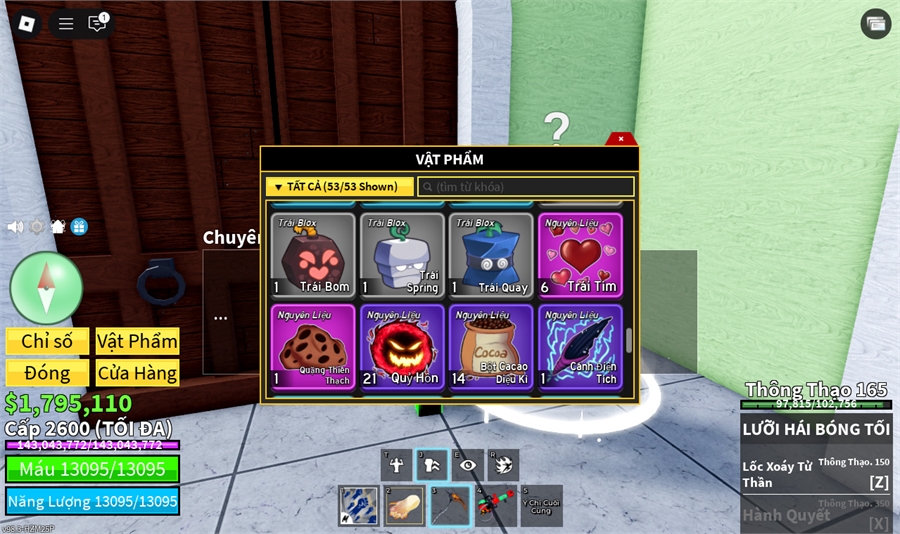The width and height of the screenshot is (900, 534).
Task: Select the Trái Bom fruit slot
Action: pyautogui.click(x=313, y=255)
